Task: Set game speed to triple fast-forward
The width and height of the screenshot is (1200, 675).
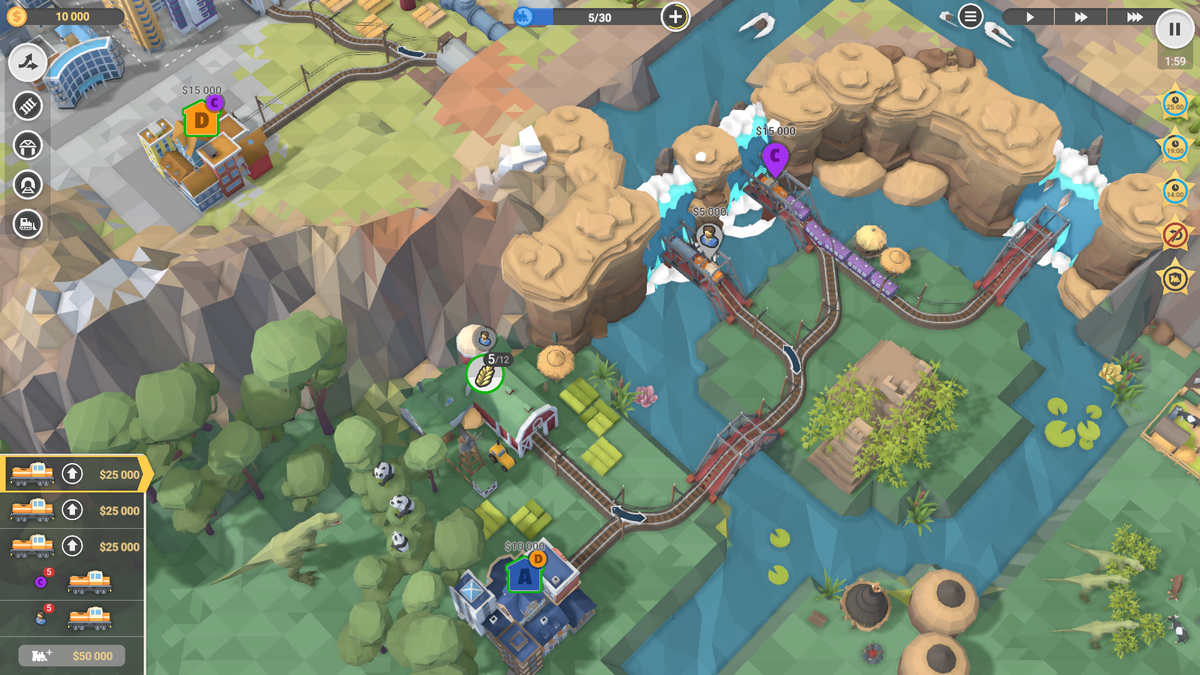Action: pos(1134,17)
